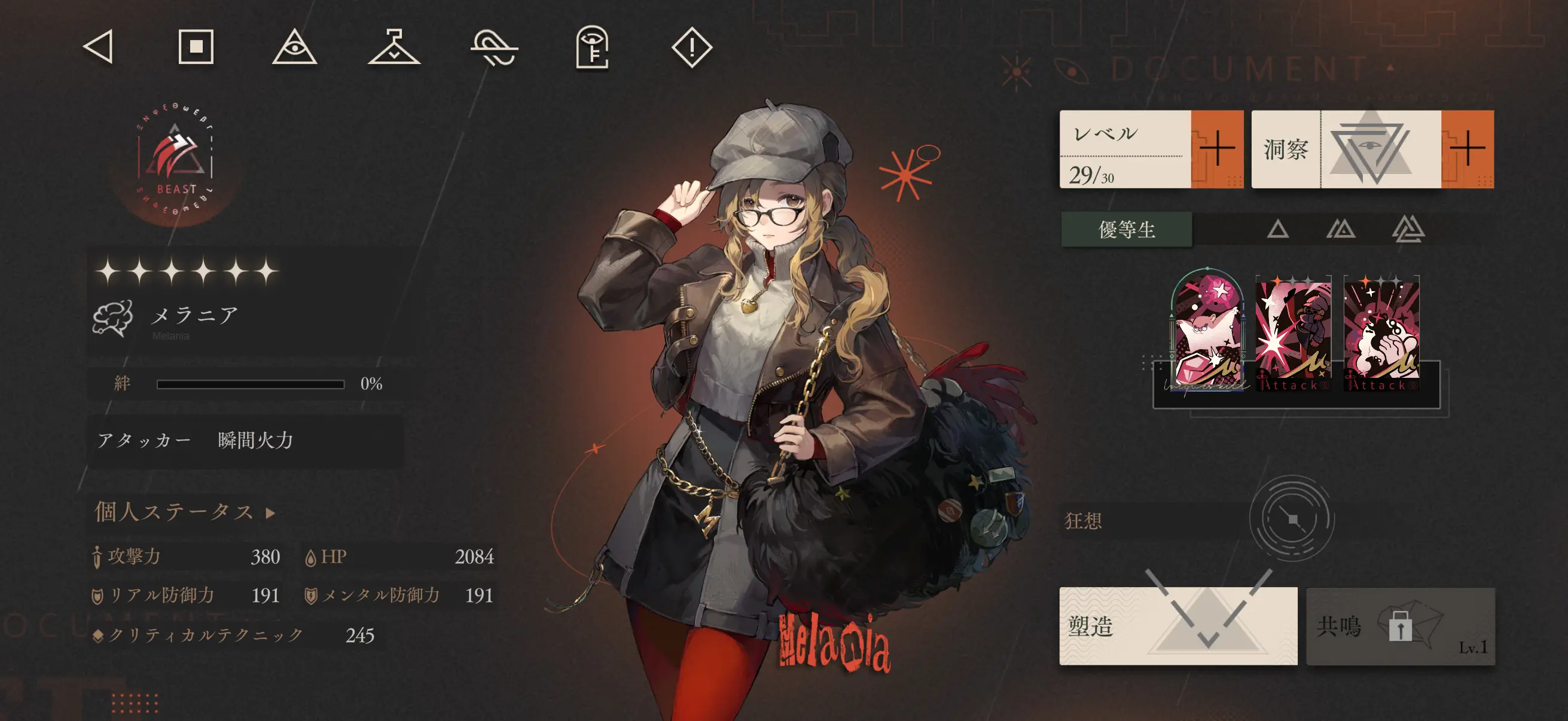Select the 優等生 tab

coord(1126,231)
